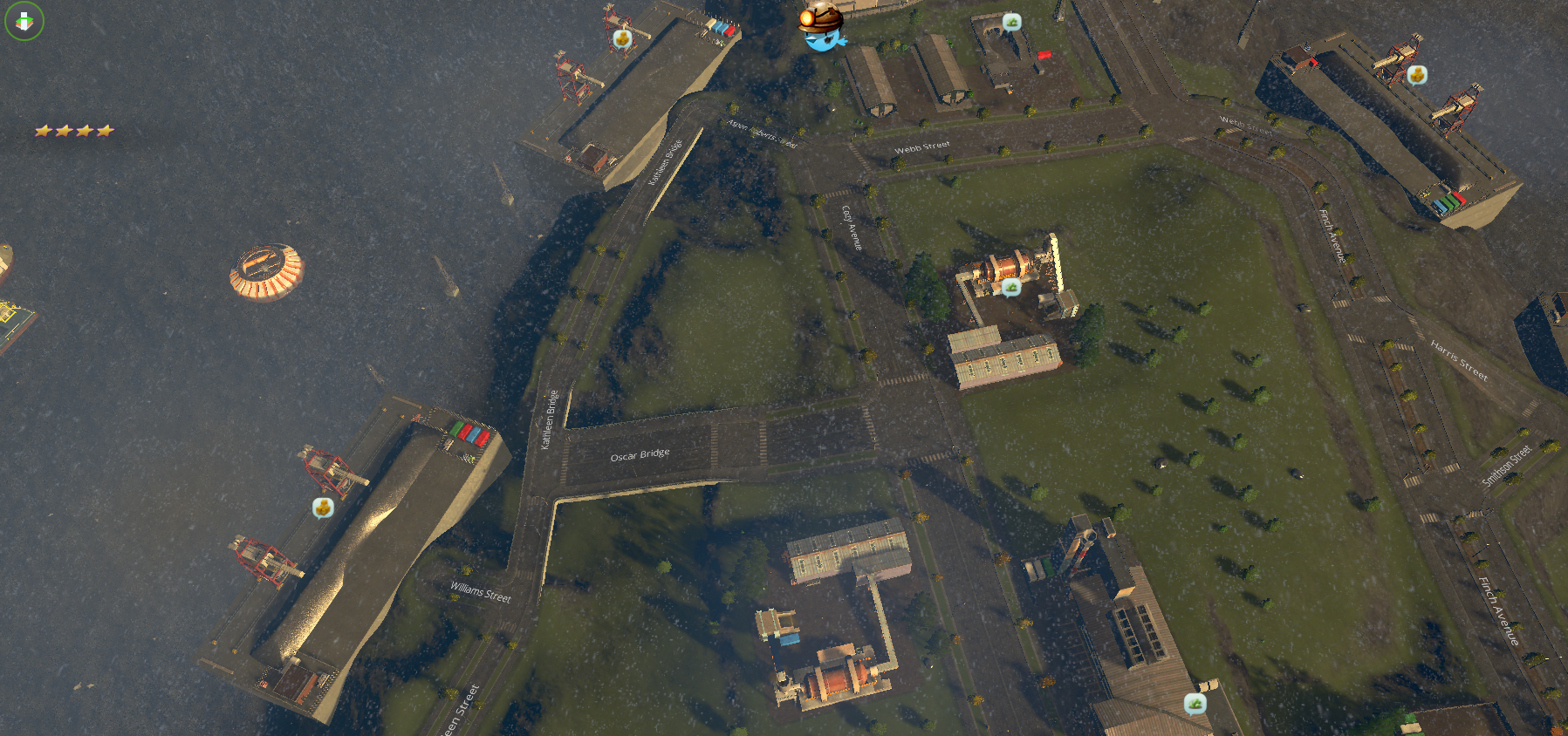This screenshot has height=736, width=1568.
Task: Click money bag bubble over the top cargo harbor
Action: [621, 37]
